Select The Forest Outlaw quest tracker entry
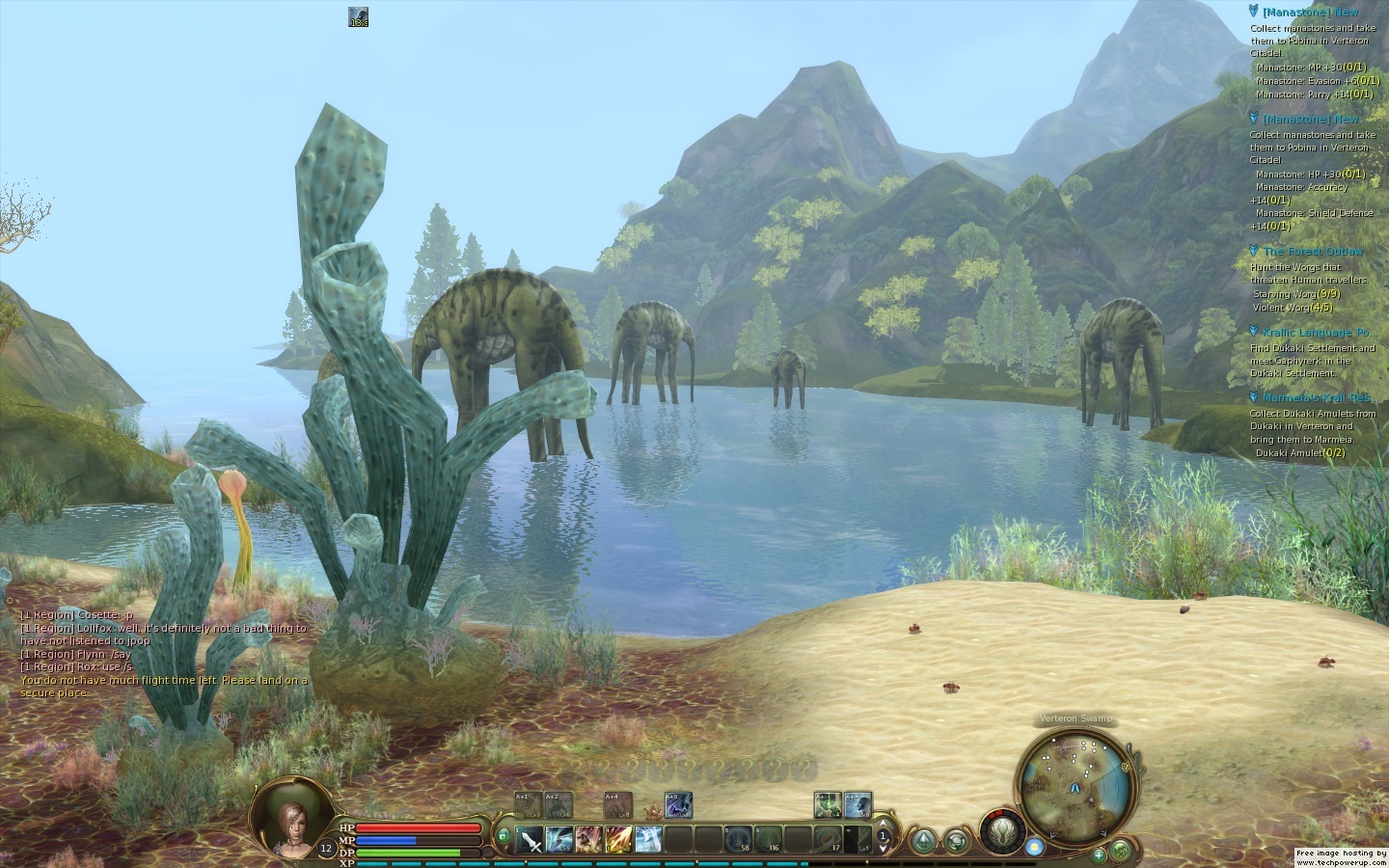 (1312, 252)
